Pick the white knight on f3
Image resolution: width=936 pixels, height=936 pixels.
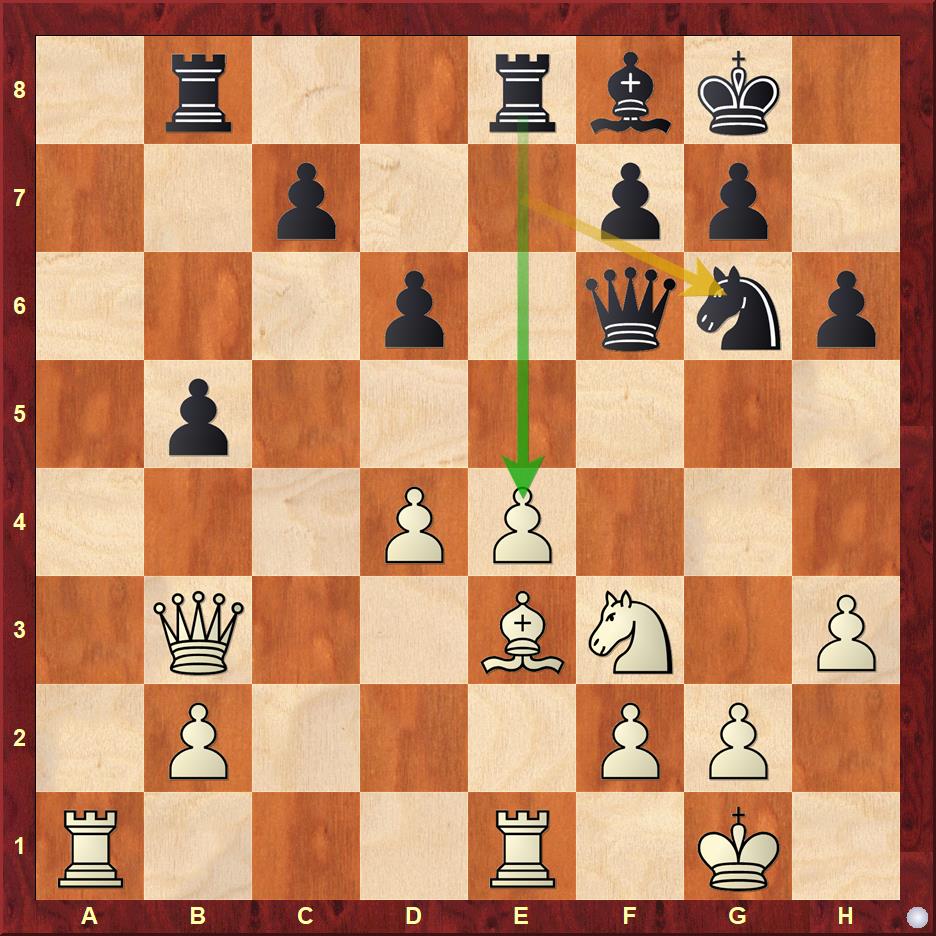tap(630, 630)
